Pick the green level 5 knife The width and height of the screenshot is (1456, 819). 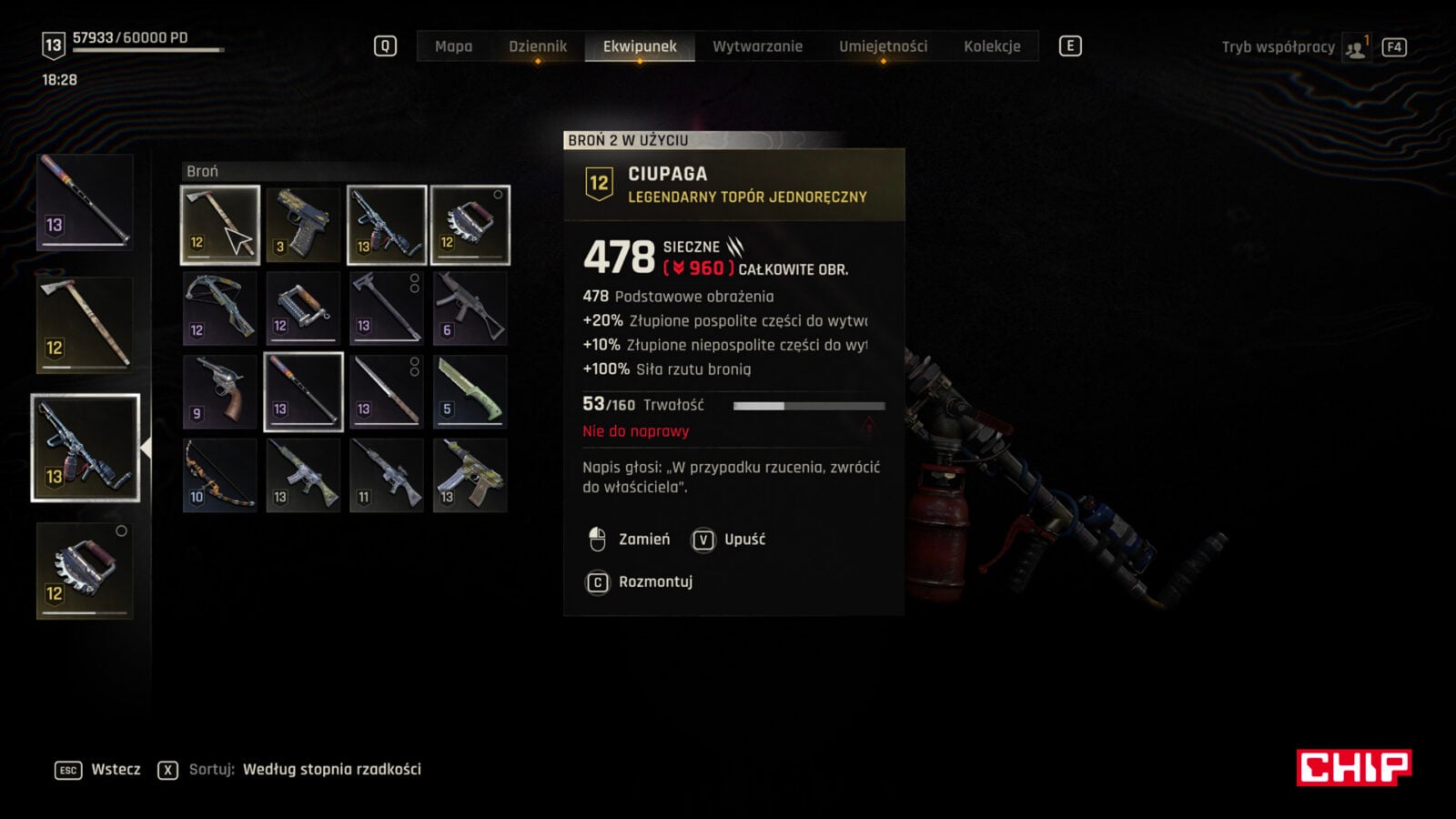(x=470, y=392)
